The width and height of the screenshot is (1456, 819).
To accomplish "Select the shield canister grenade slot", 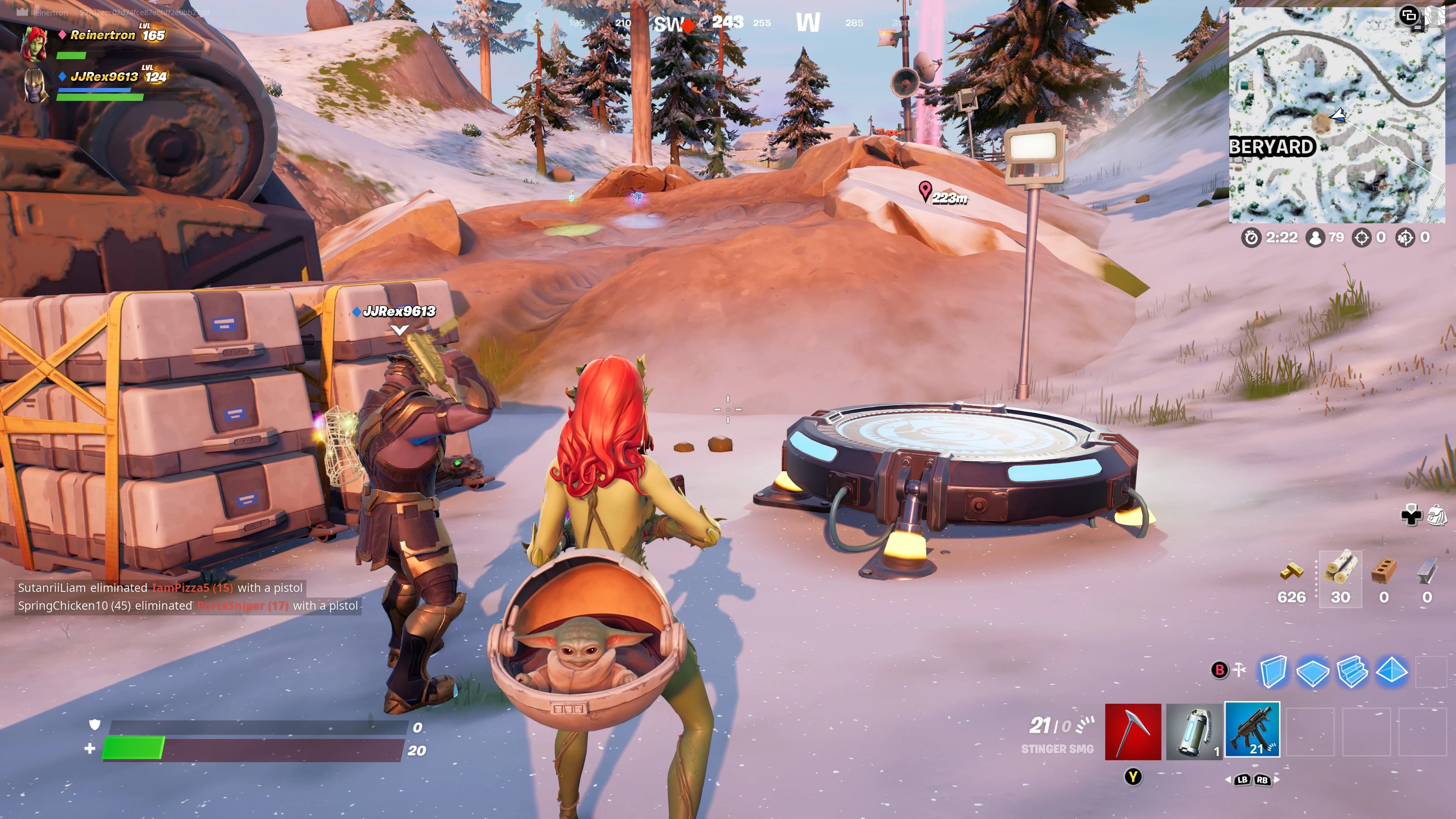I will point(1193,731).
